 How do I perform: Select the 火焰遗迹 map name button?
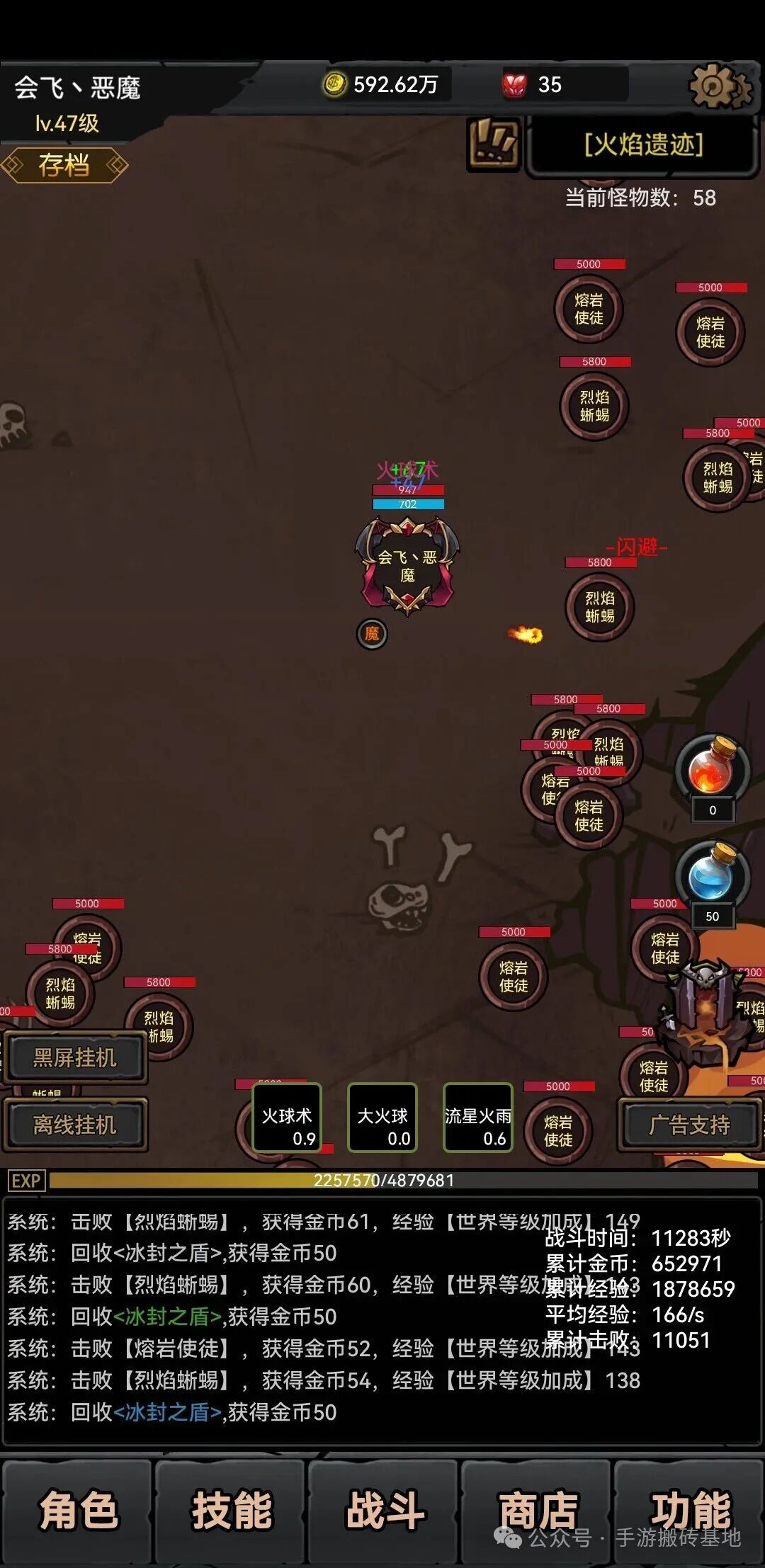click(642, 145)
